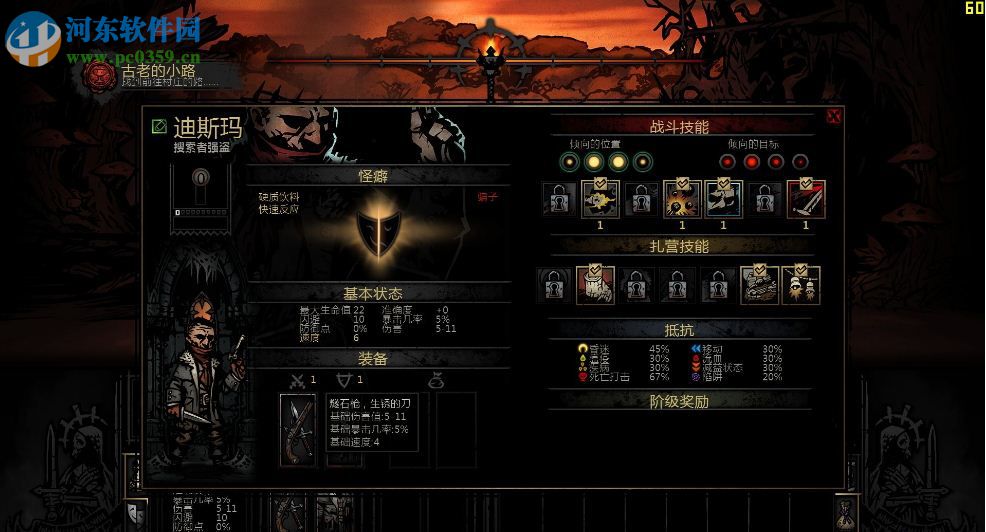This screenshot has width=986, height=532.
Task: Select the tracking shot combat skill icon
Action: coord(723,199)
